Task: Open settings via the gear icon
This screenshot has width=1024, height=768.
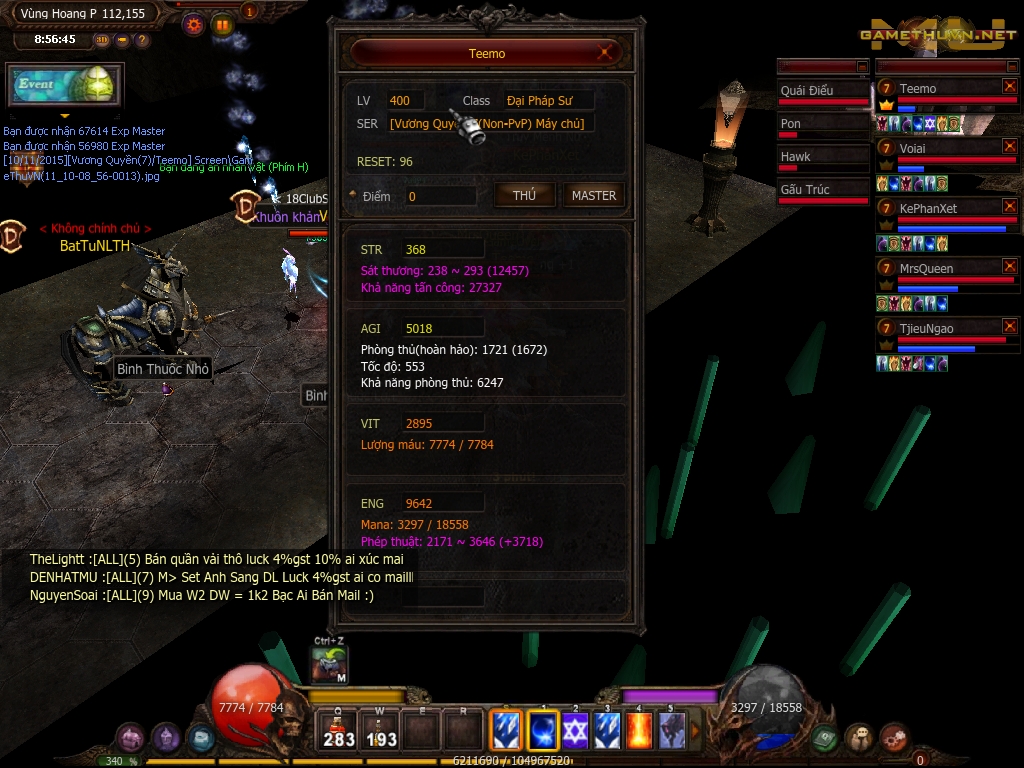Action: pyautogui.click(x=194, y=25)
